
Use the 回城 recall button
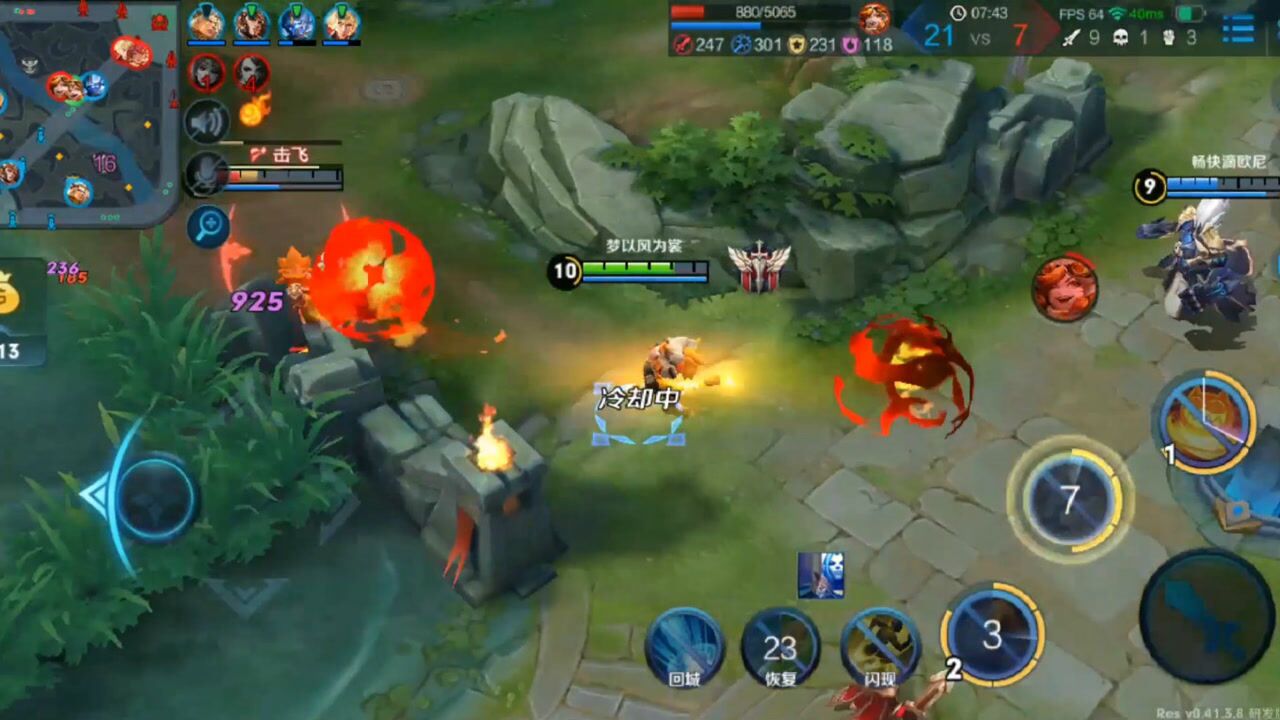684,646
